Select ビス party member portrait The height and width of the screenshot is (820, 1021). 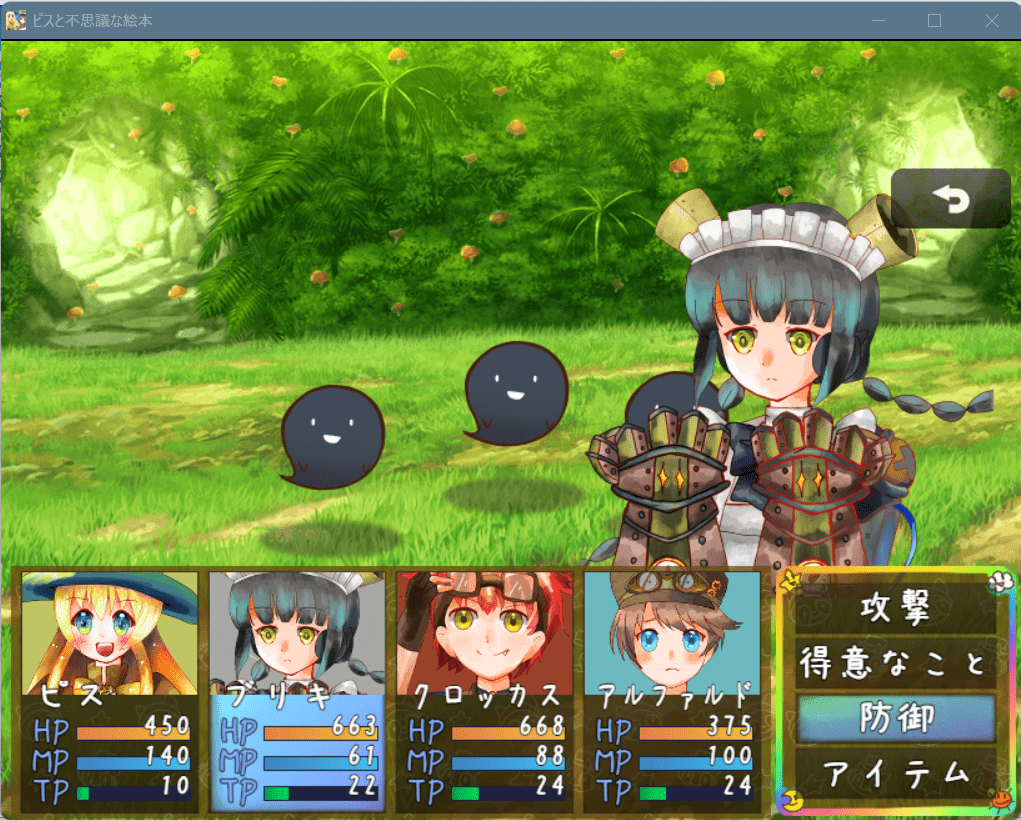109,633
